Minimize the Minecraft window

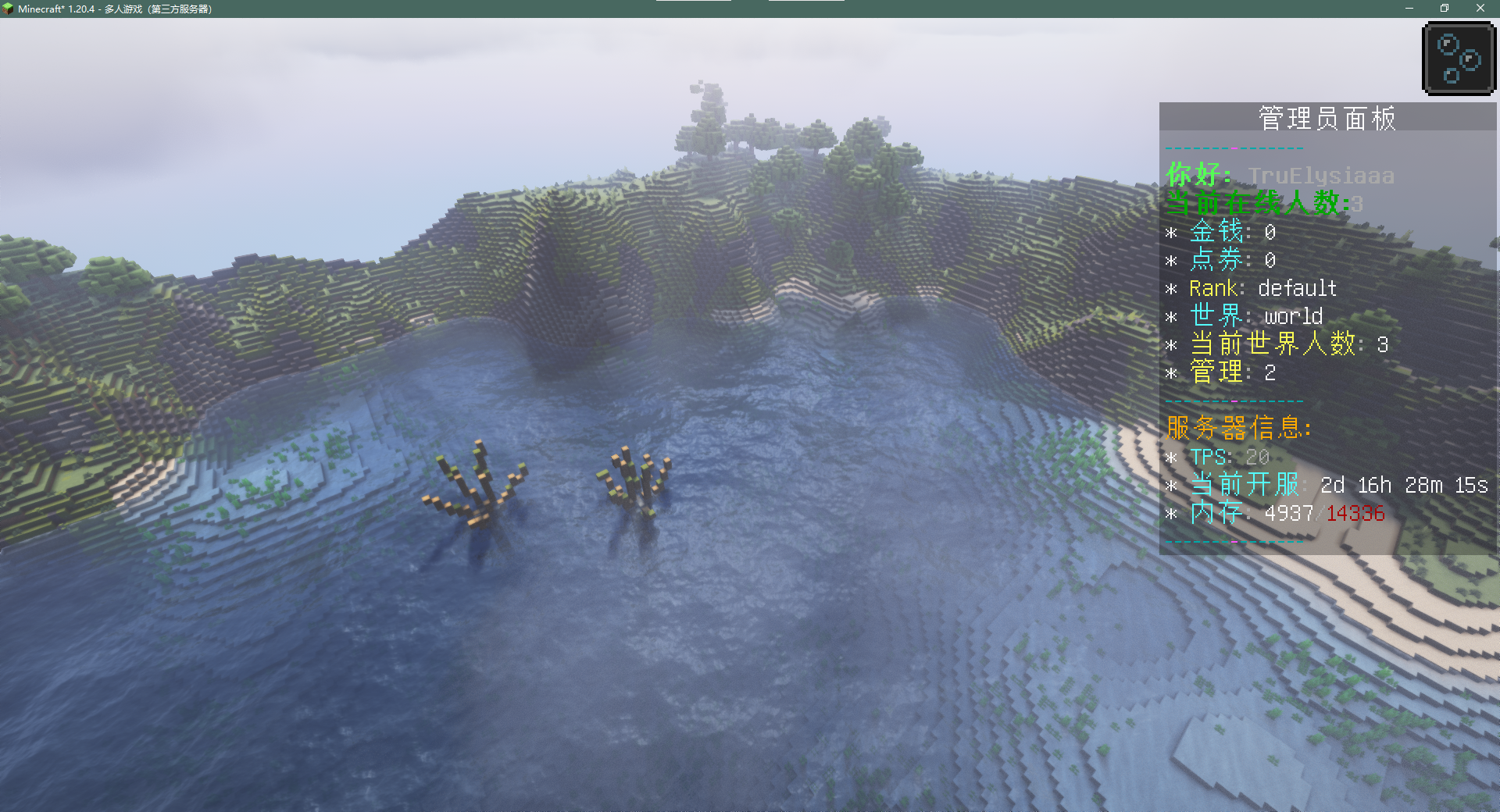[x=1409, y=9]
